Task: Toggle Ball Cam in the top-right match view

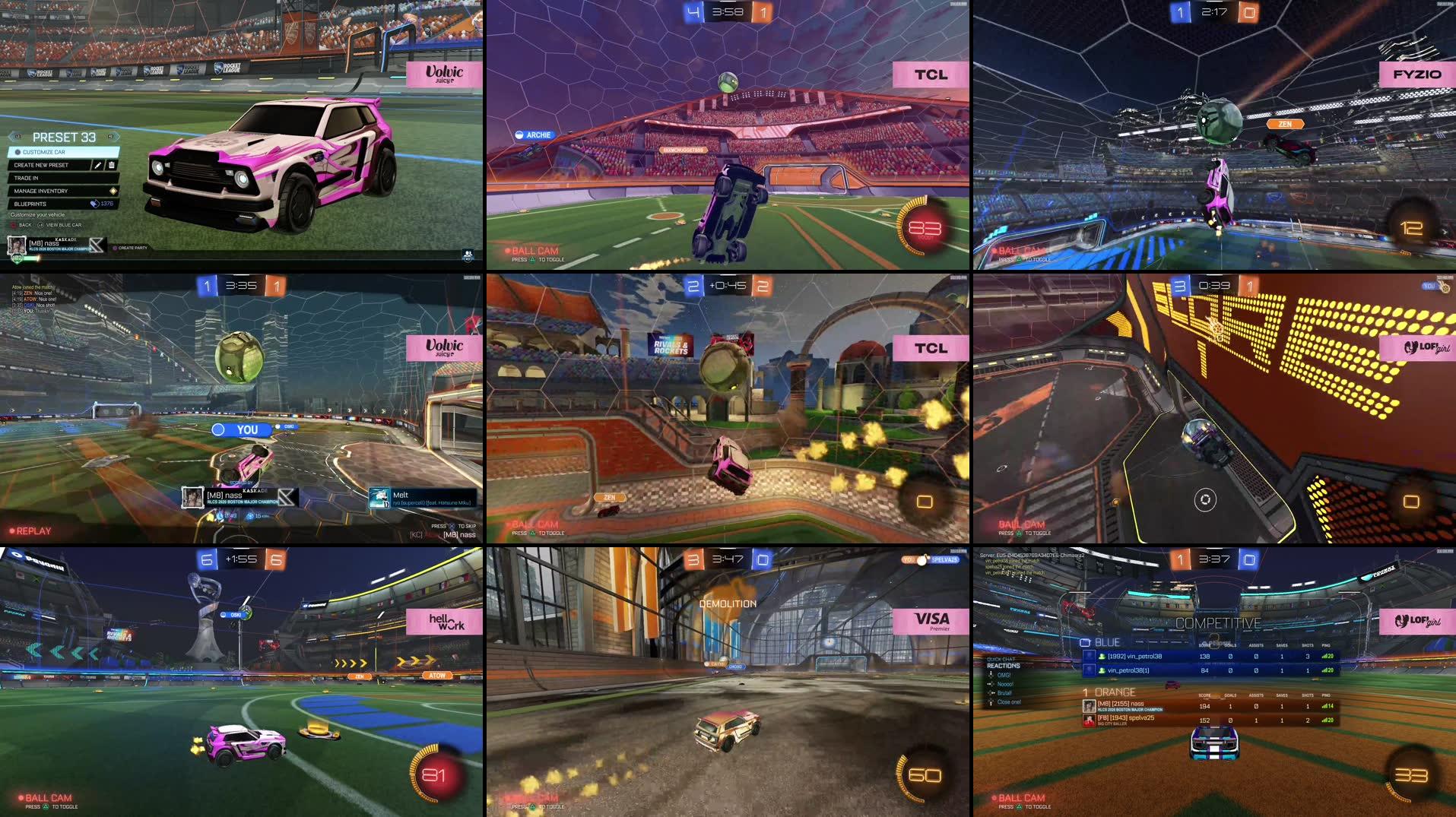Action: coord(1017,249)
